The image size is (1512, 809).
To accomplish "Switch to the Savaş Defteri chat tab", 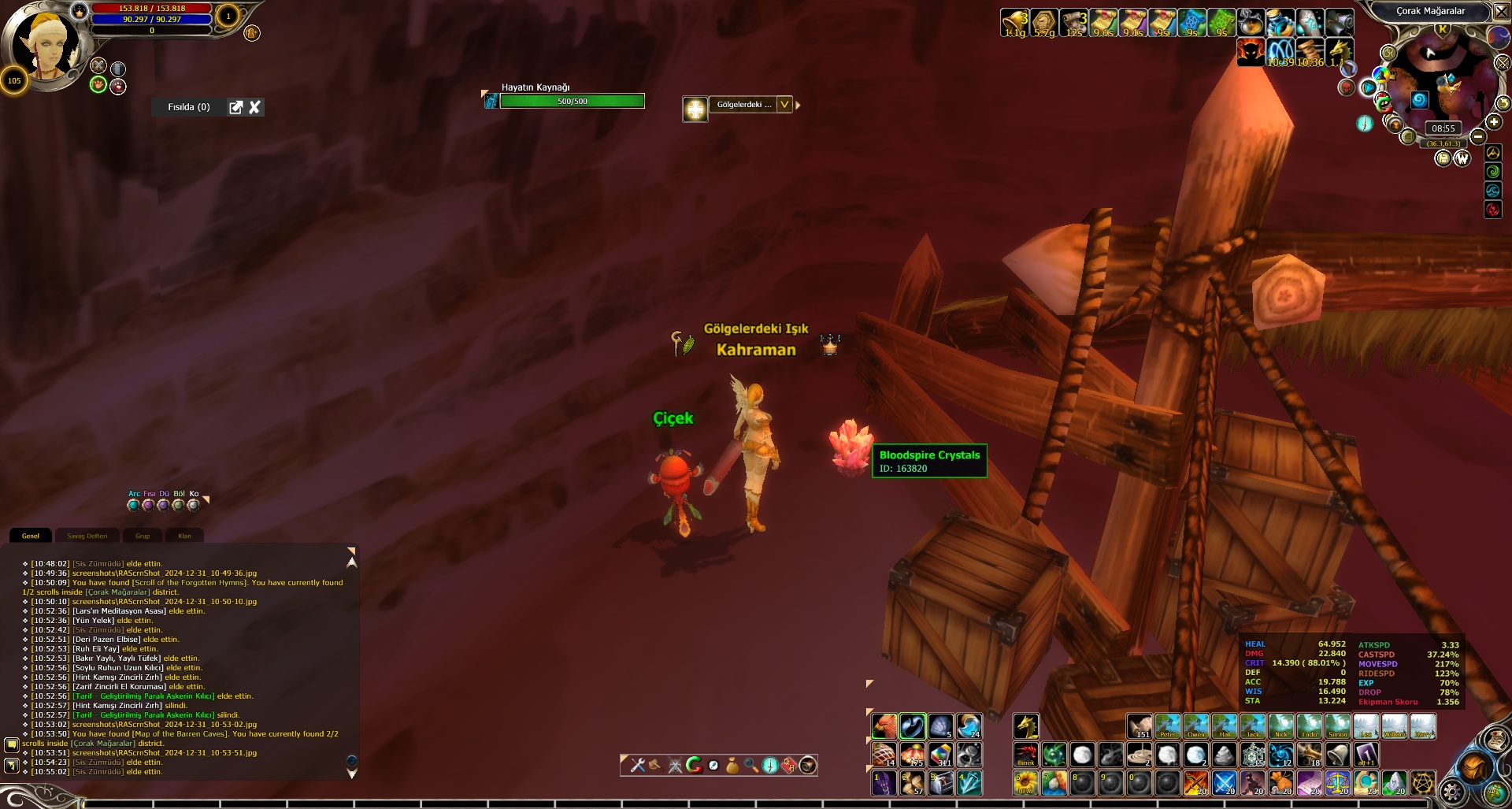I will tap(87, 536).
